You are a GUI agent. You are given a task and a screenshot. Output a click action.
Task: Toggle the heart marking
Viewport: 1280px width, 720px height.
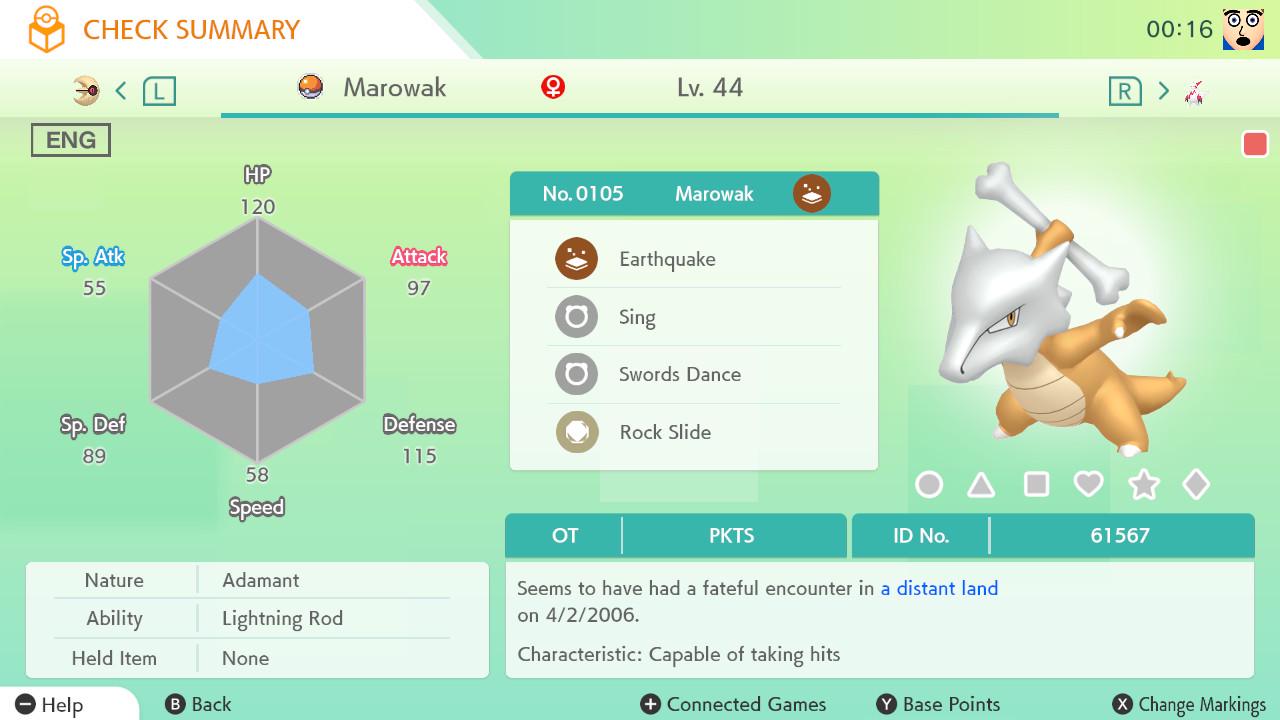[x=1088, y=485]
